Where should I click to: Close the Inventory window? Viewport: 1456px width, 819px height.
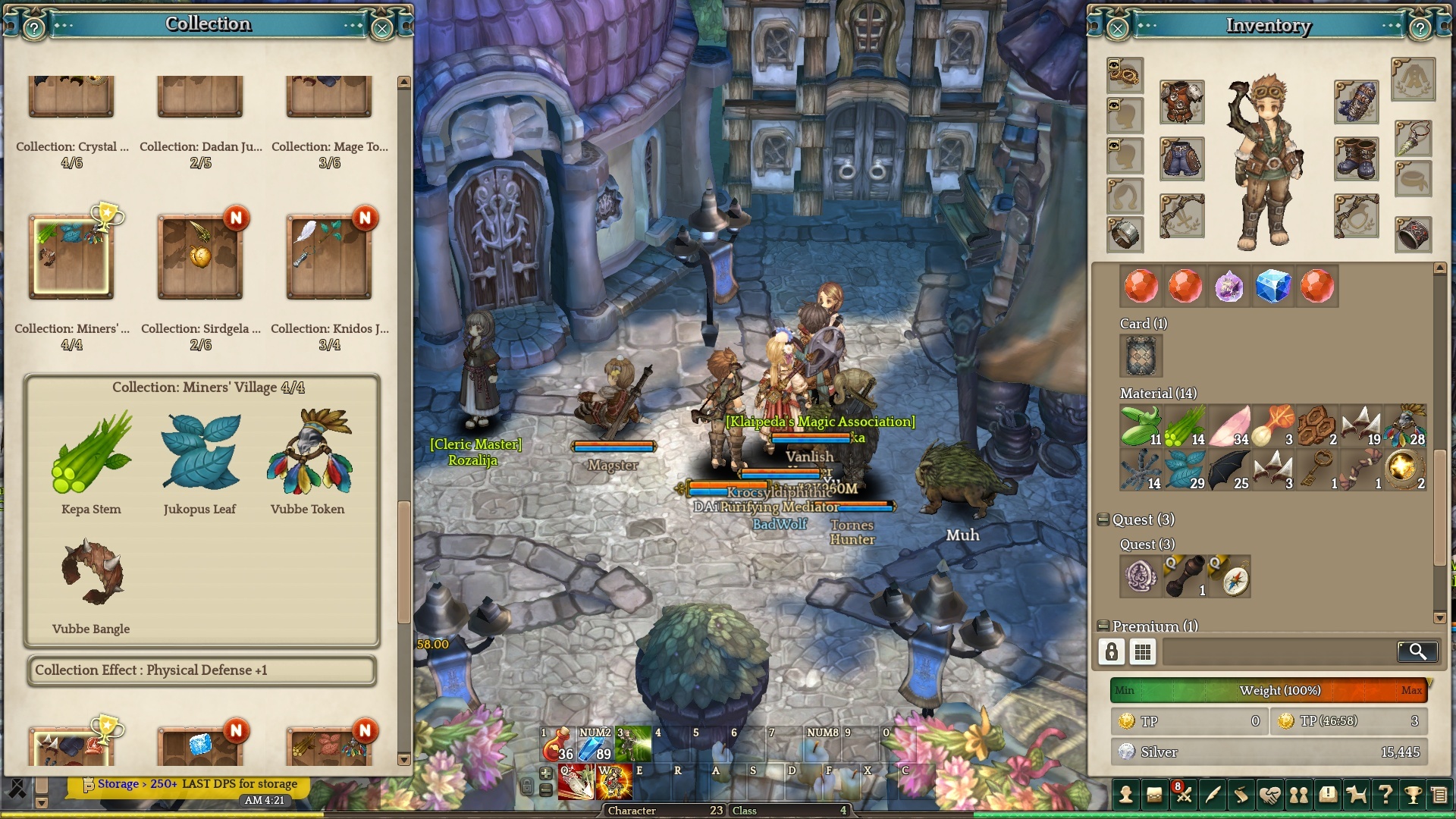1117,29
